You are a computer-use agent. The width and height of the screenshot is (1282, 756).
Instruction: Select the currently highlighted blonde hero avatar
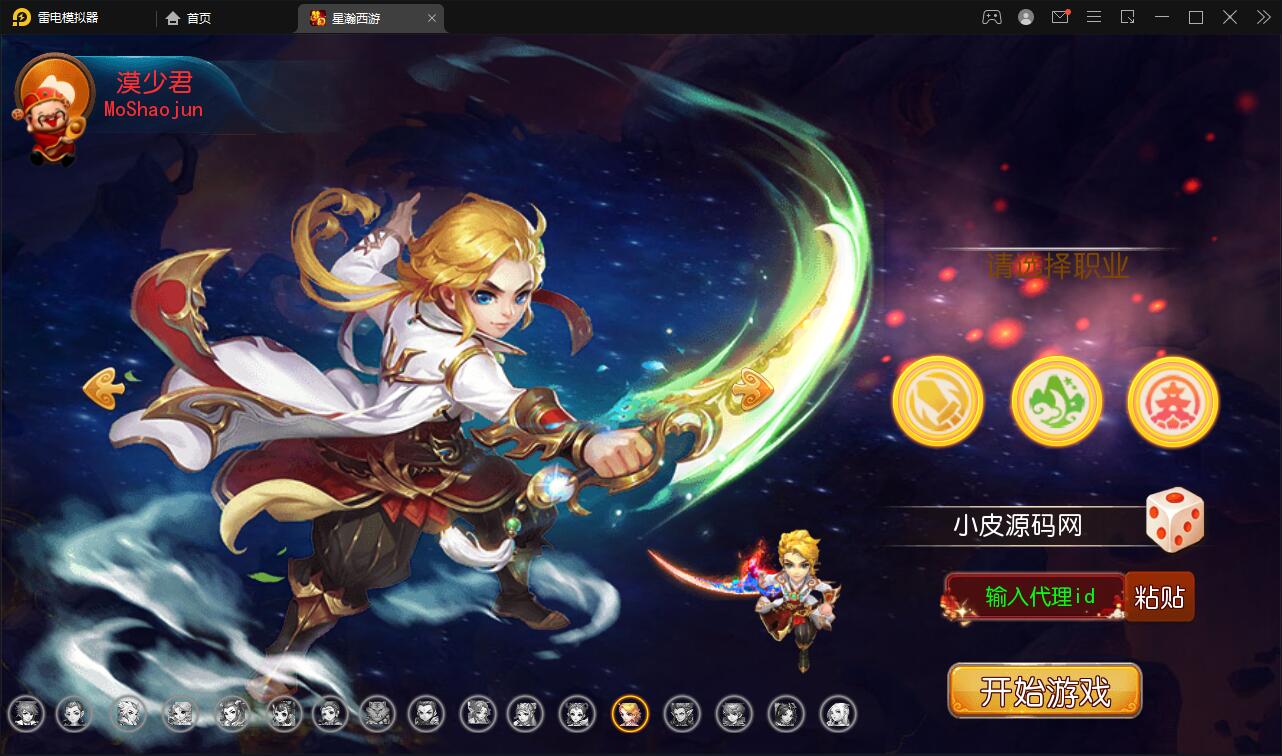630,714
